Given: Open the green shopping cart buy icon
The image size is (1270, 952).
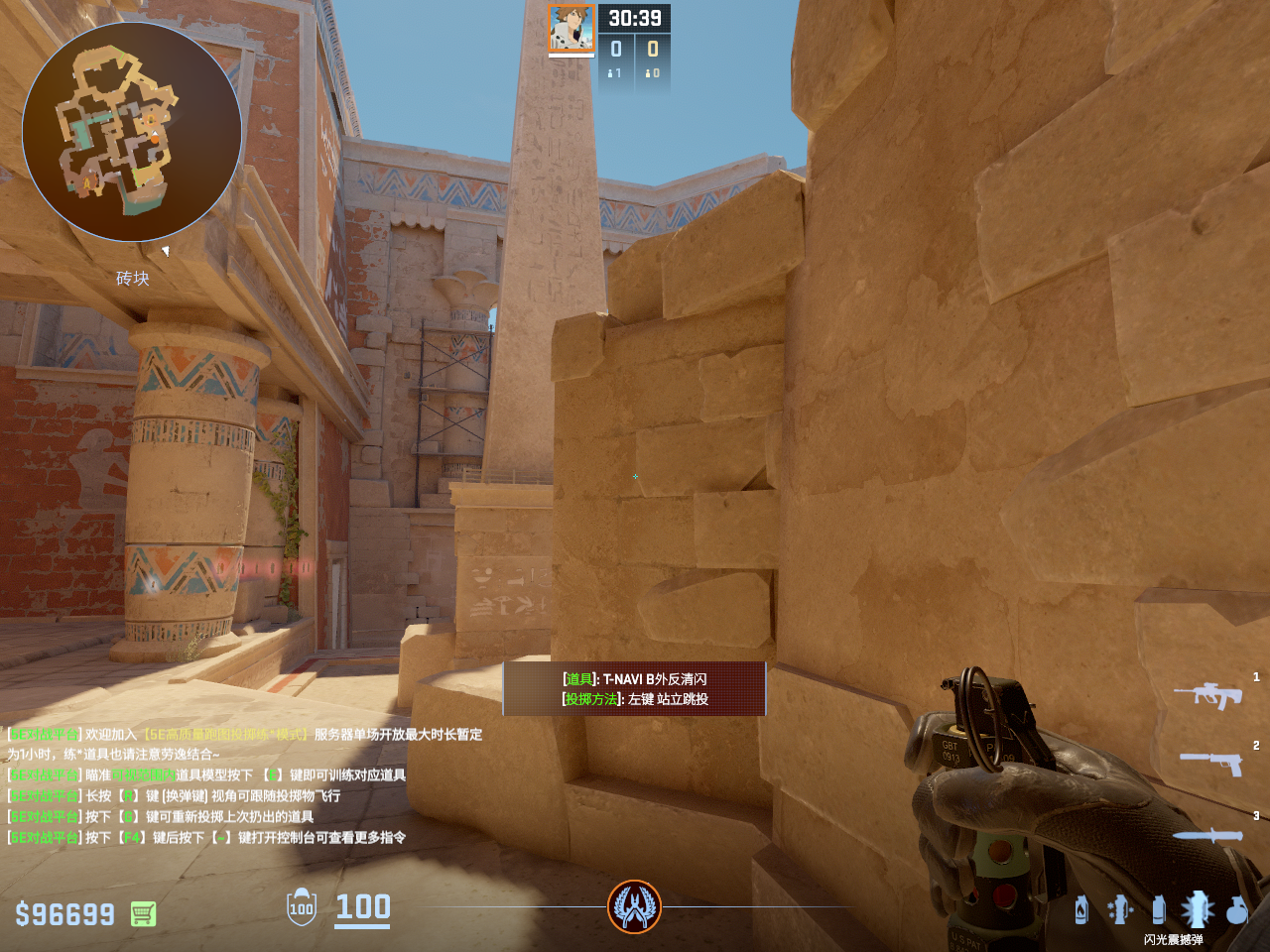Looking at the screenshot, I should [x=143, y=914].
